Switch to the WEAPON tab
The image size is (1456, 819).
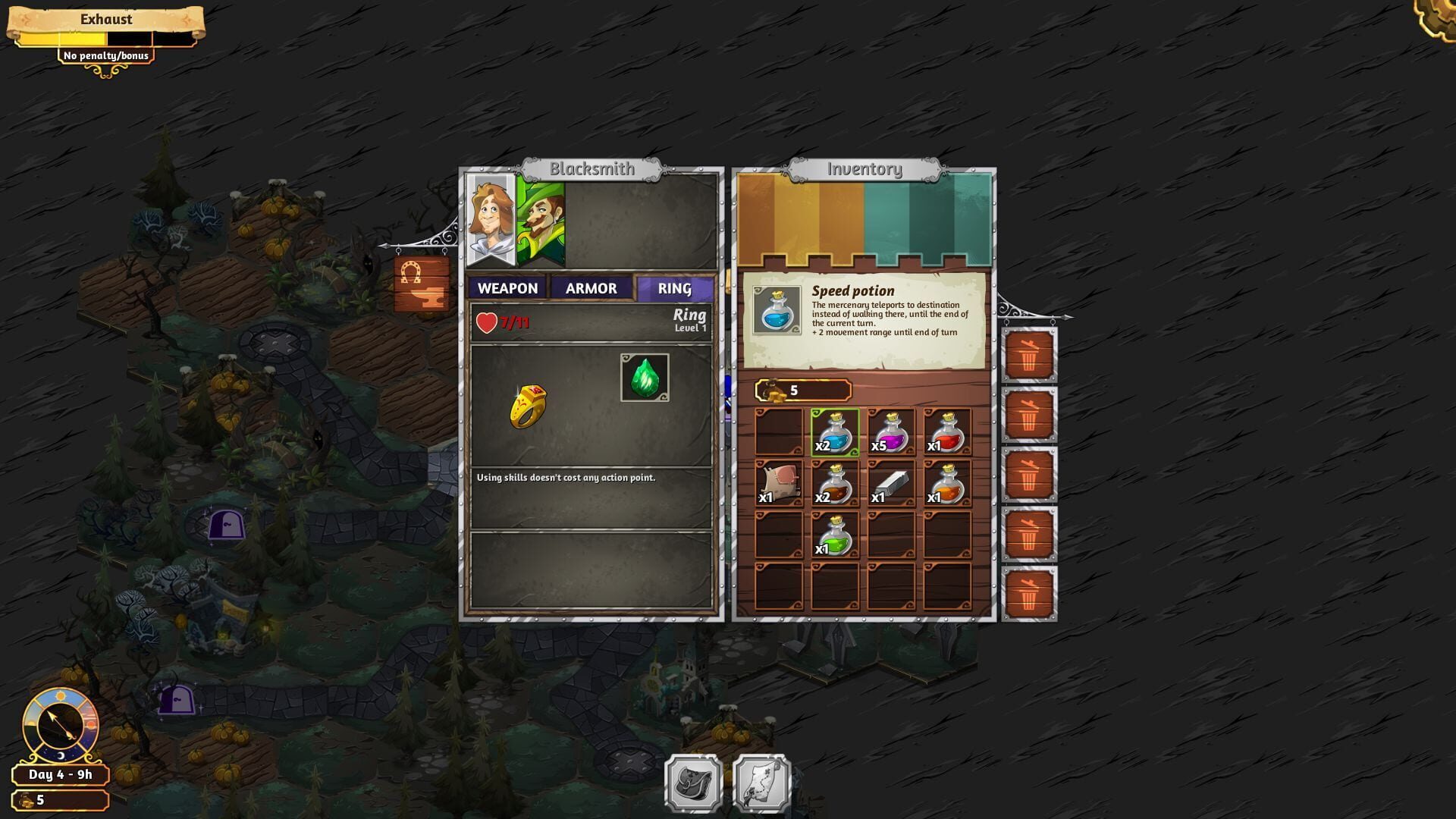click(x=507, y=288)
